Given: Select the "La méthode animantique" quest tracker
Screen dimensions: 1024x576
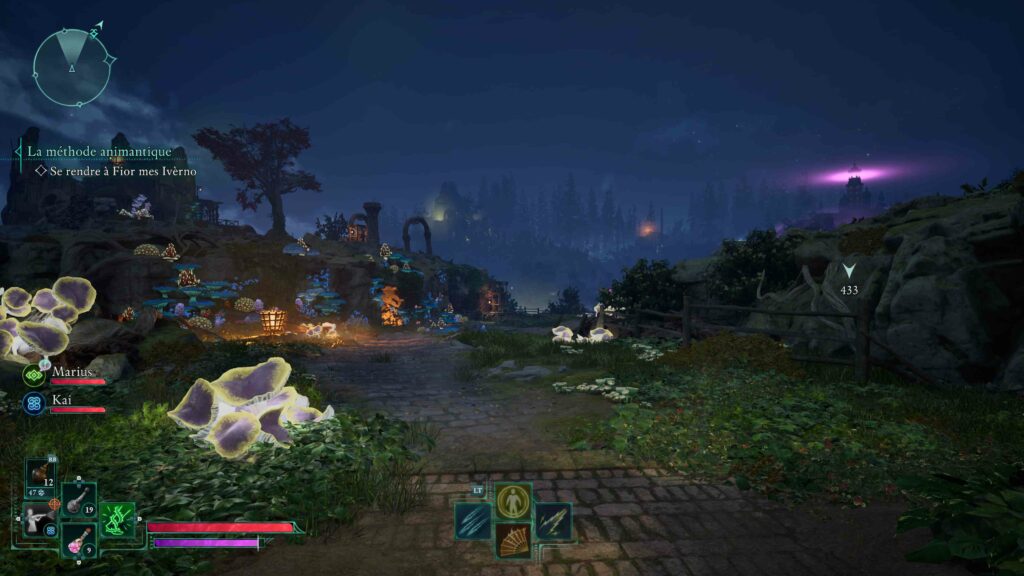Looking at the screenshot, I should coord(99,152).
